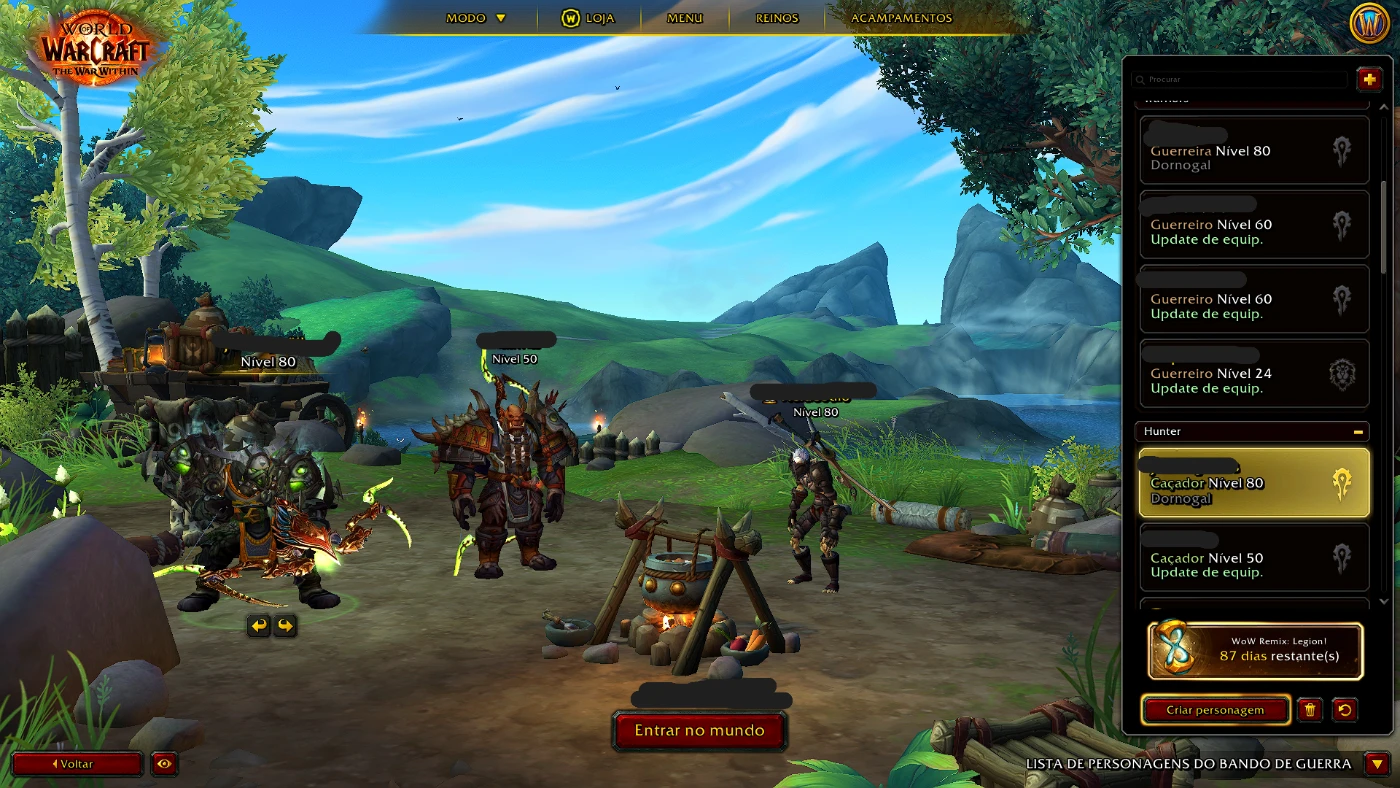Screen dimensions: 1400x788
Task: Click the Entrar no mundo button
Action: tap(700, 730)
